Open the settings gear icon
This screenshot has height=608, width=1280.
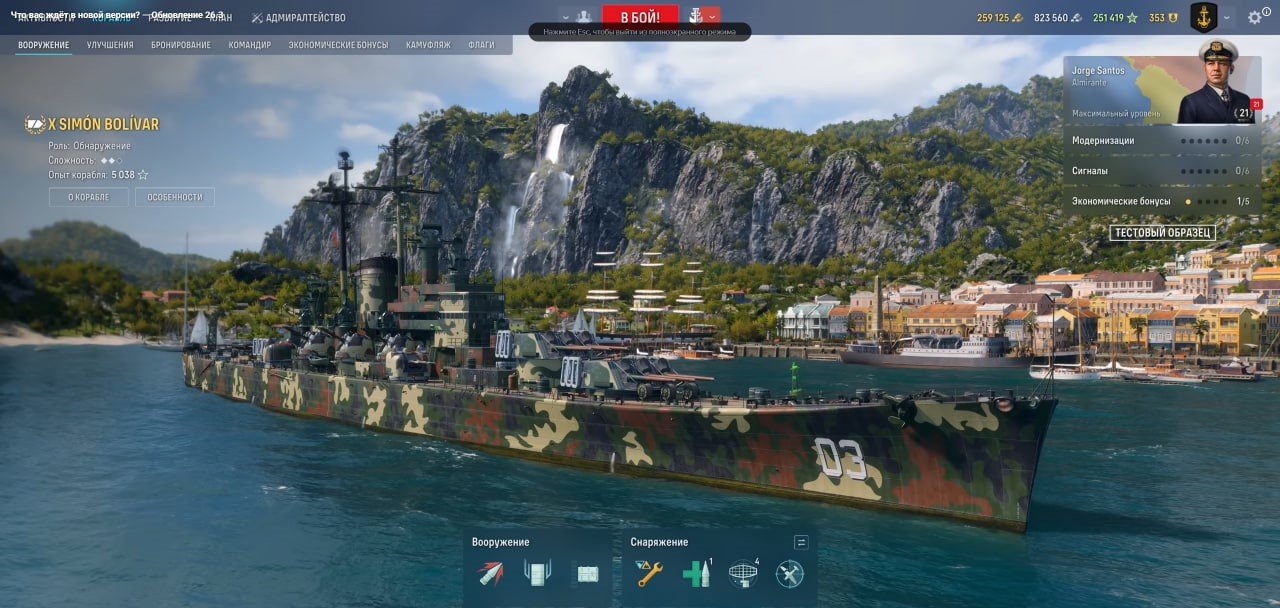point(1255,18)
